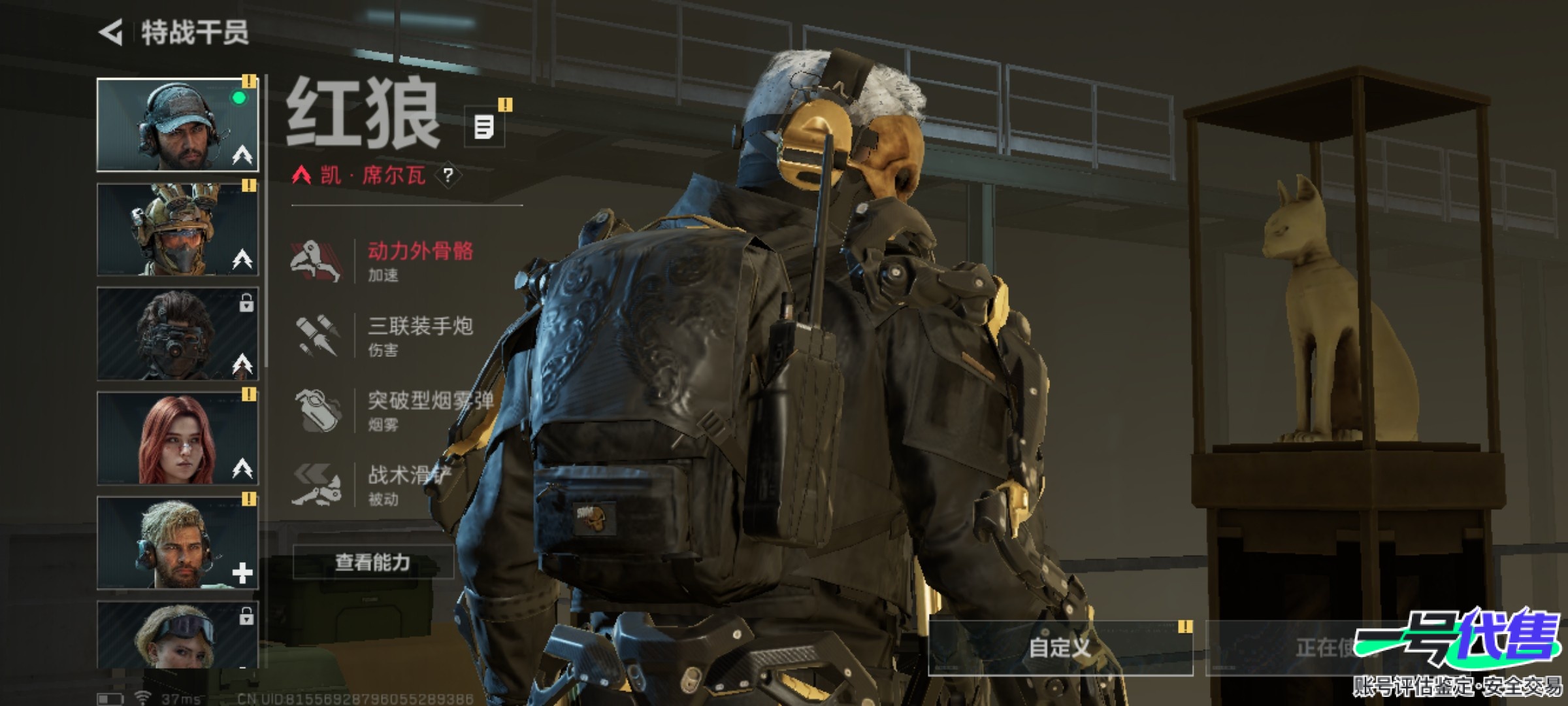Pick the red-haired female operator portrait

tap(177, 438)
